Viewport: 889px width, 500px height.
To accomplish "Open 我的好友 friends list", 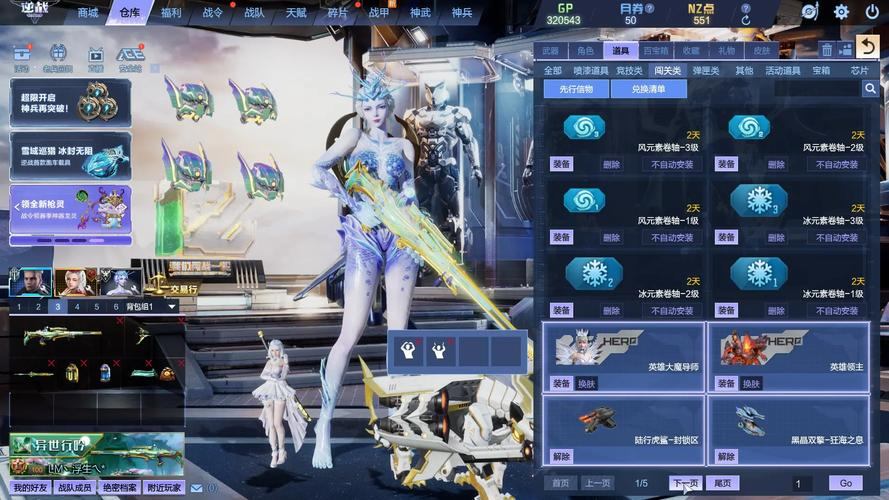I will (31, 487).
